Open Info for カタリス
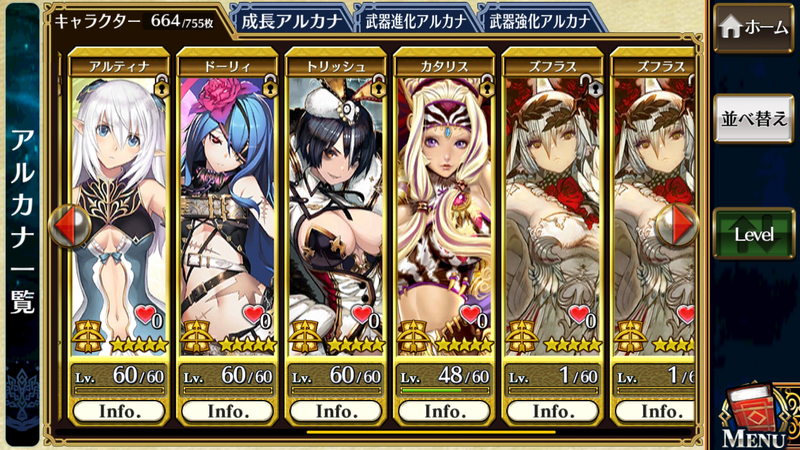This screenshot has height=450, width=800. [444, 411]
